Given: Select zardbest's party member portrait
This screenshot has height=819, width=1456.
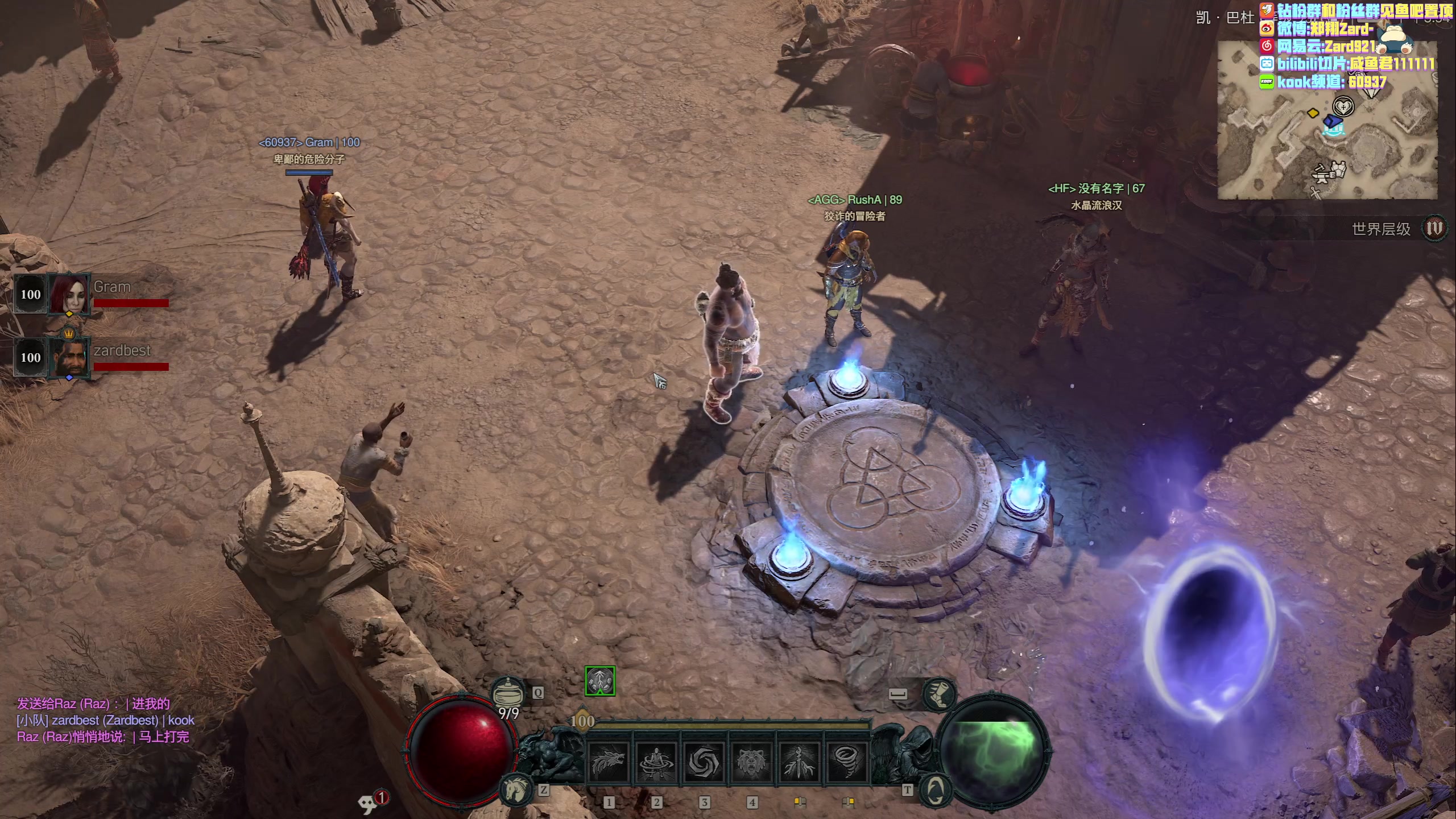Looking at the screenshot, I should (x=69, y=357).
